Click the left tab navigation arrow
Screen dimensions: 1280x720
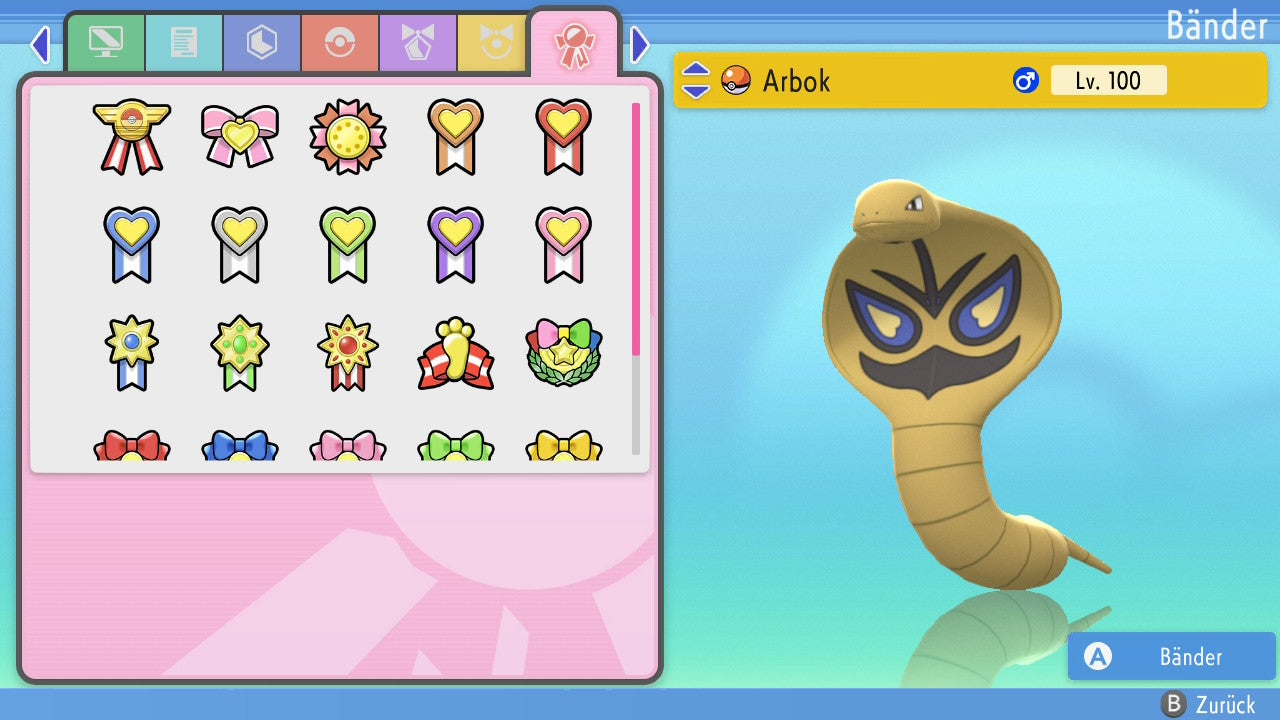click(40, 44)
